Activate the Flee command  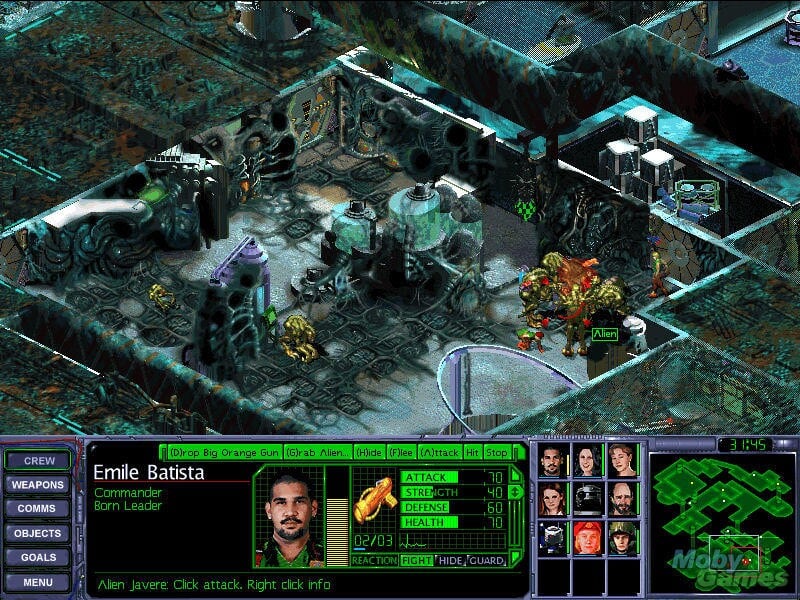tap(401, 452)
